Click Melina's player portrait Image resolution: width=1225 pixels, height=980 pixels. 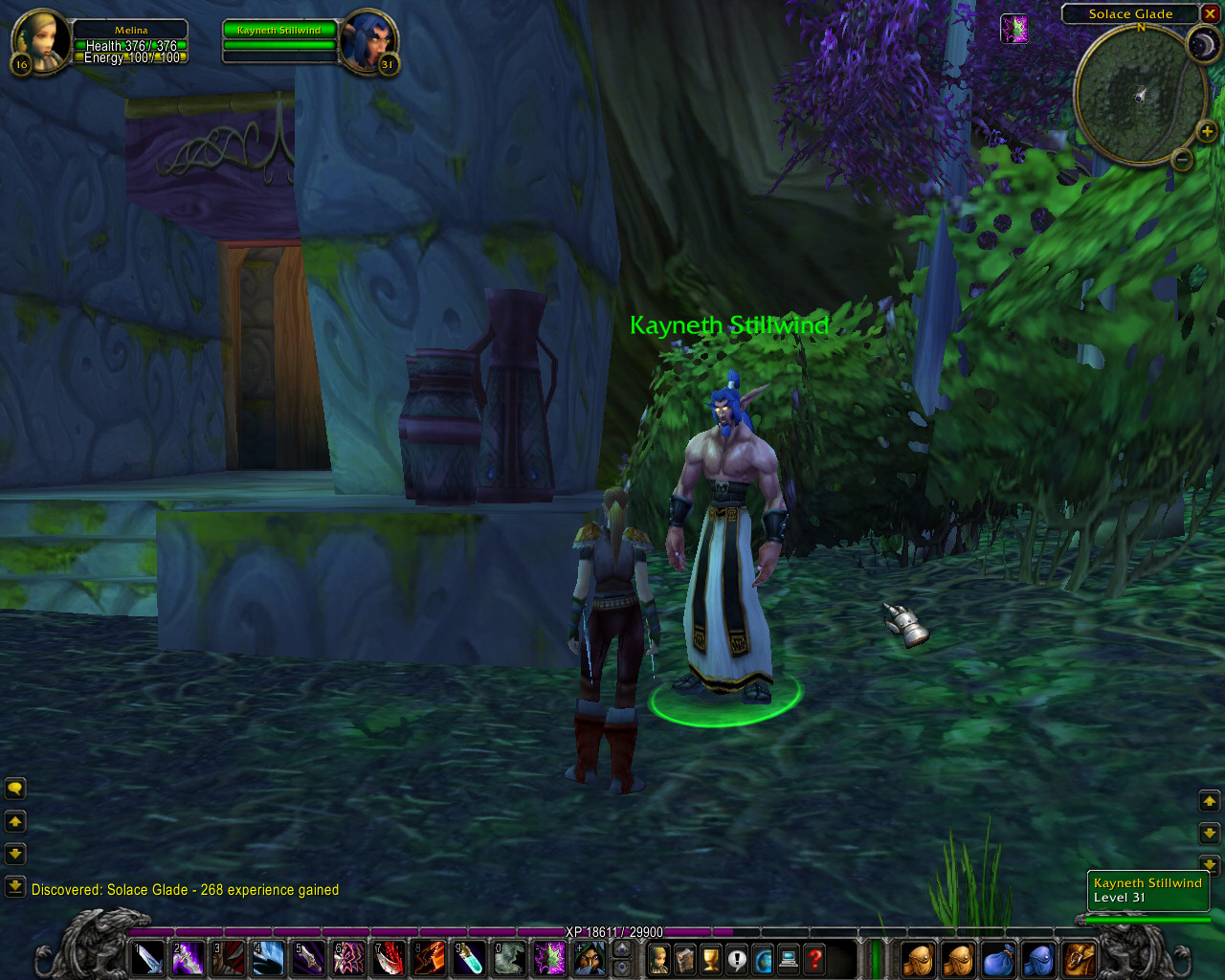pos(39,41)
